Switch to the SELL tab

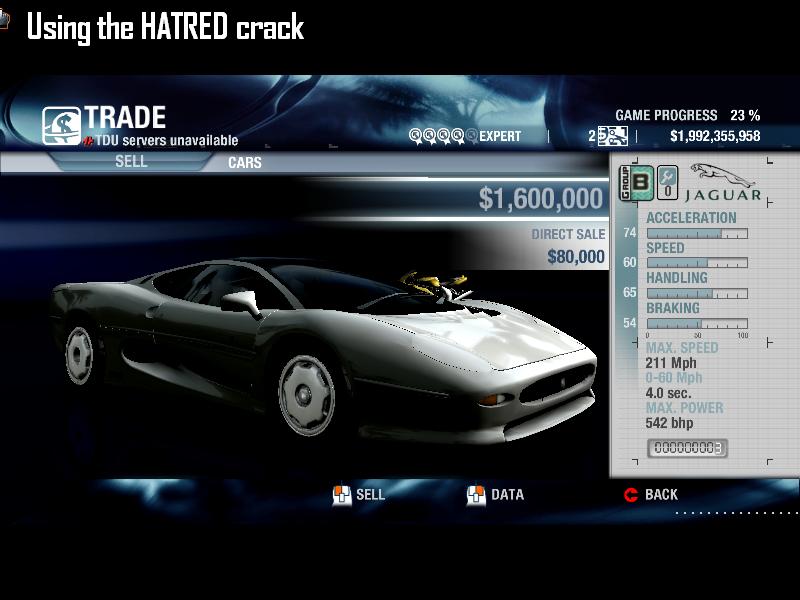131,161
